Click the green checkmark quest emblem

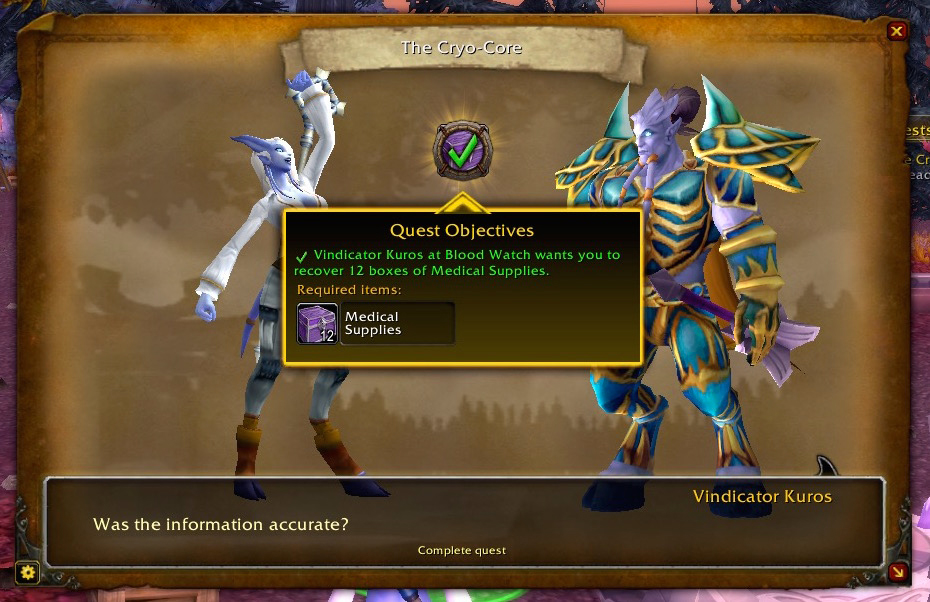pyautogui.click(x=462, y=152)
